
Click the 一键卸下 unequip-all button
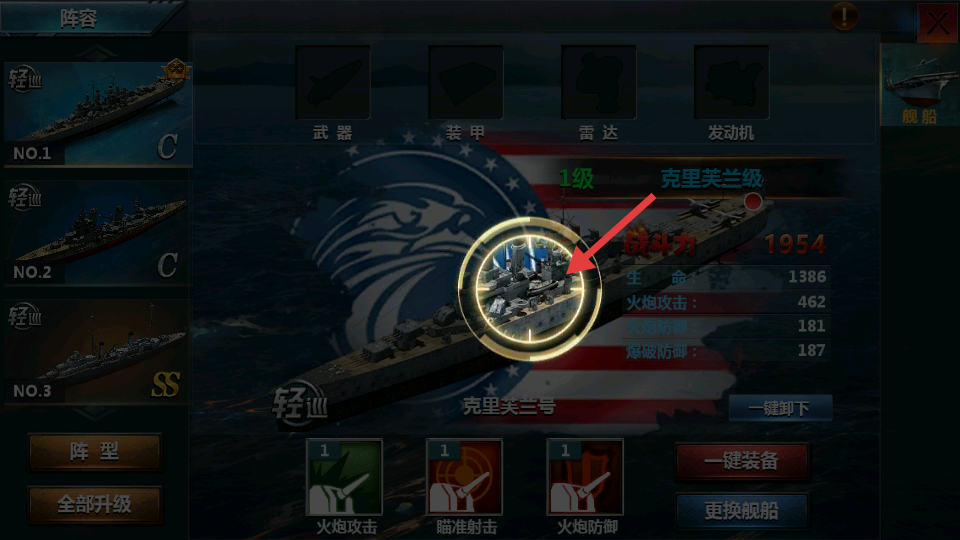coord(781,408)
